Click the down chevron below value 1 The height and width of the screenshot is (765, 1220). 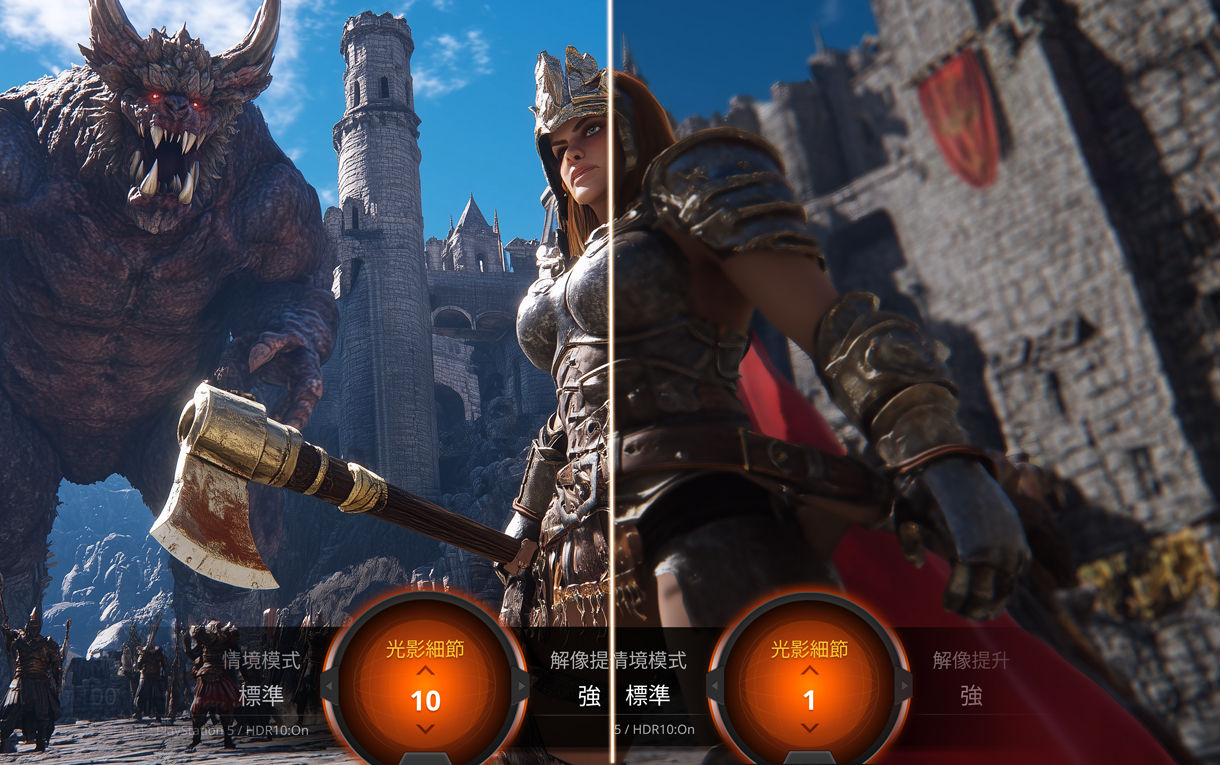tap(809, 728)
